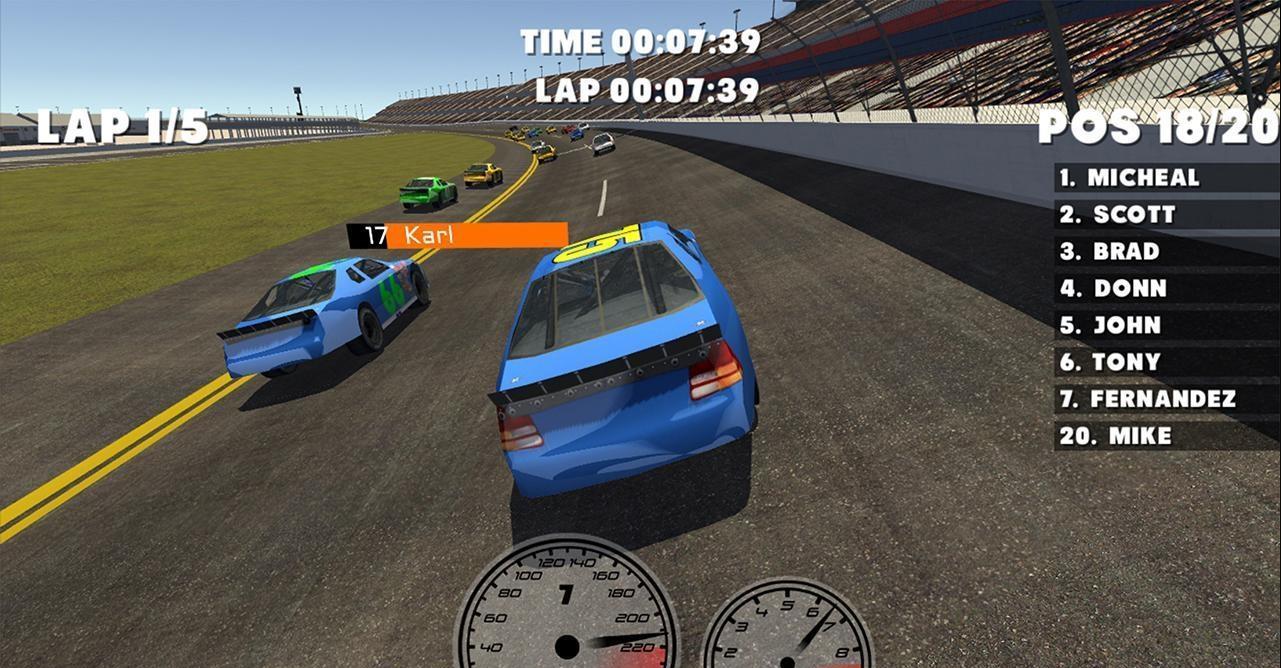Image resolution: width=1281 pixels, height=668 pixels.
Task: Pick John's row in the standings
Action: (1166, 326)
